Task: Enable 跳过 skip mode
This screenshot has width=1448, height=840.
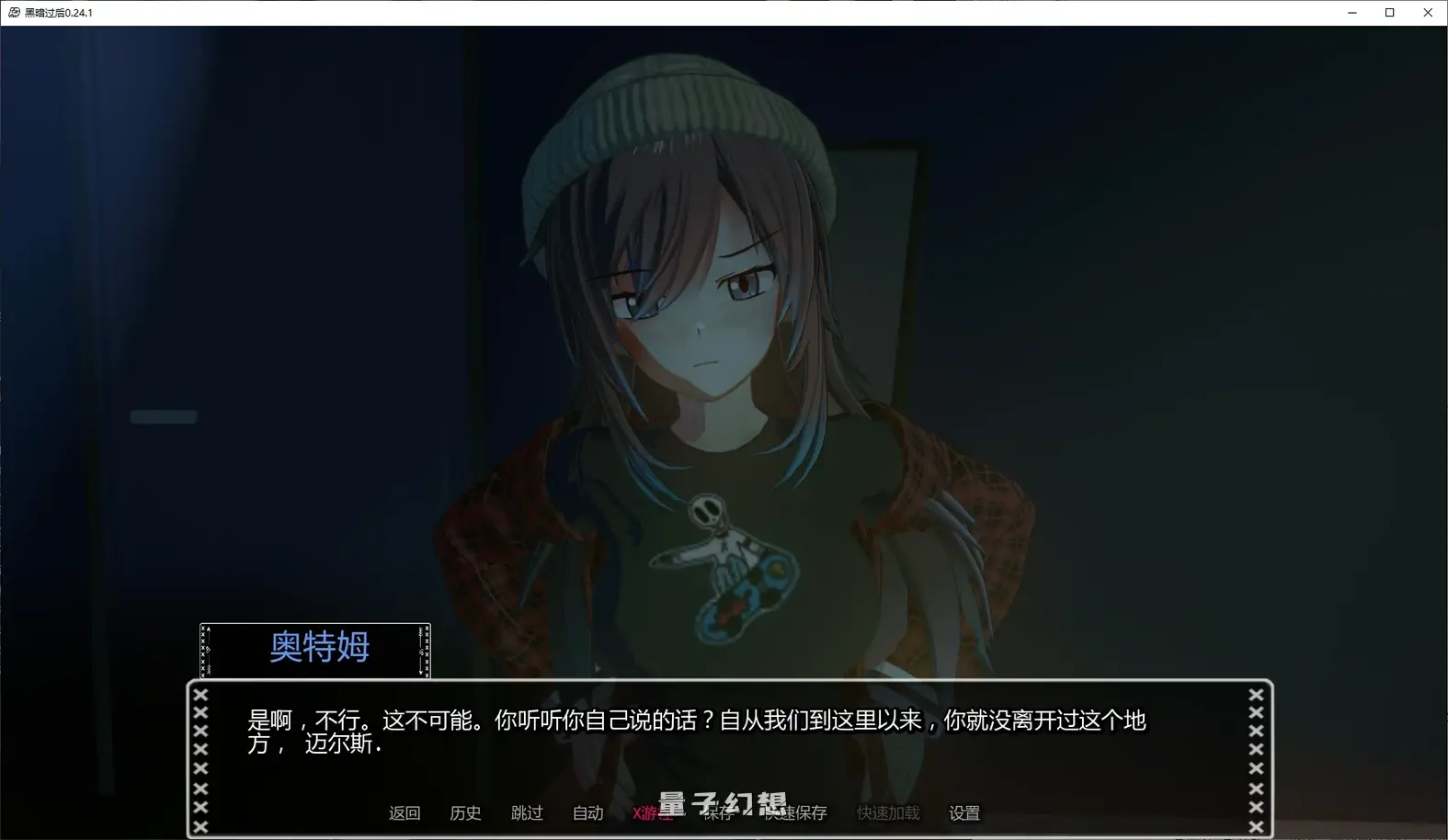Action: [x=527, y=812]
